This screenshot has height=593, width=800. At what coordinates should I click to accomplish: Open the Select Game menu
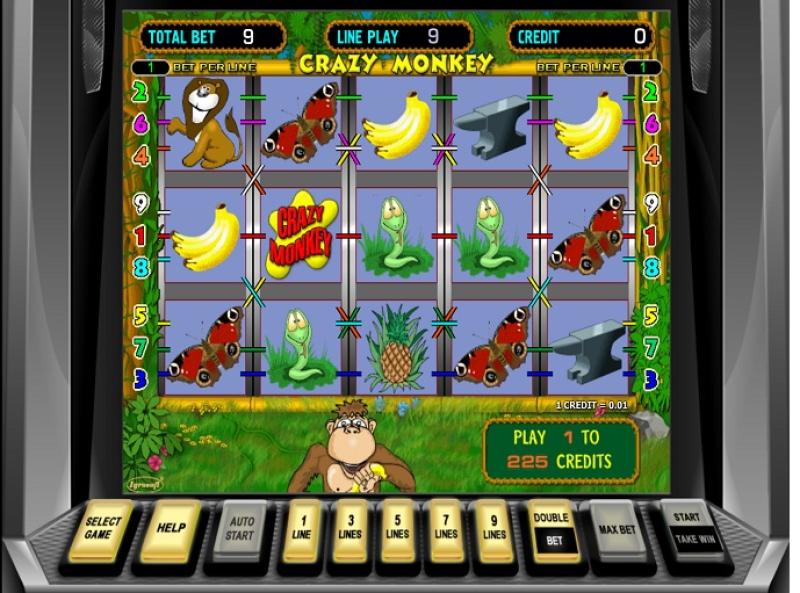[x=101, y=527]
